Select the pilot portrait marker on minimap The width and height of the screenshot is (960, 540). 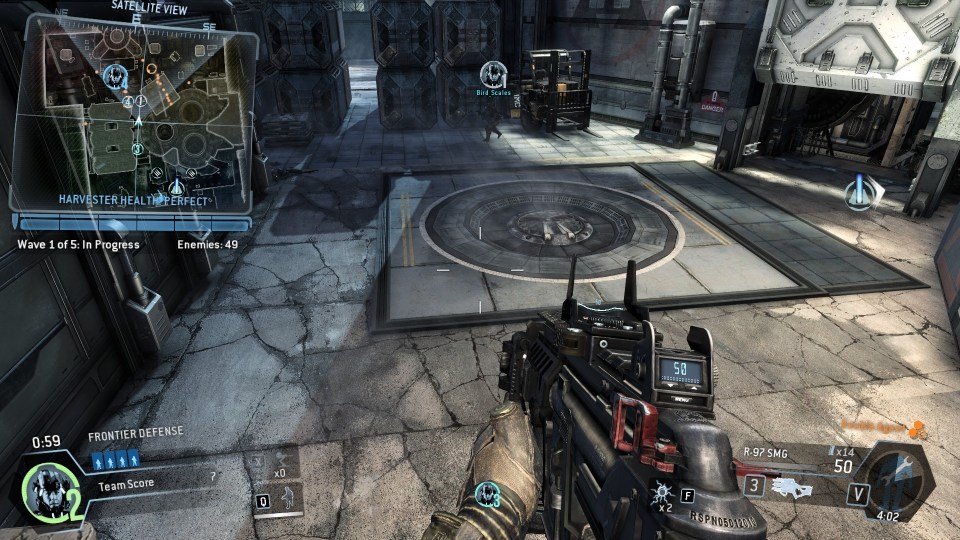[x=117, y=74]
